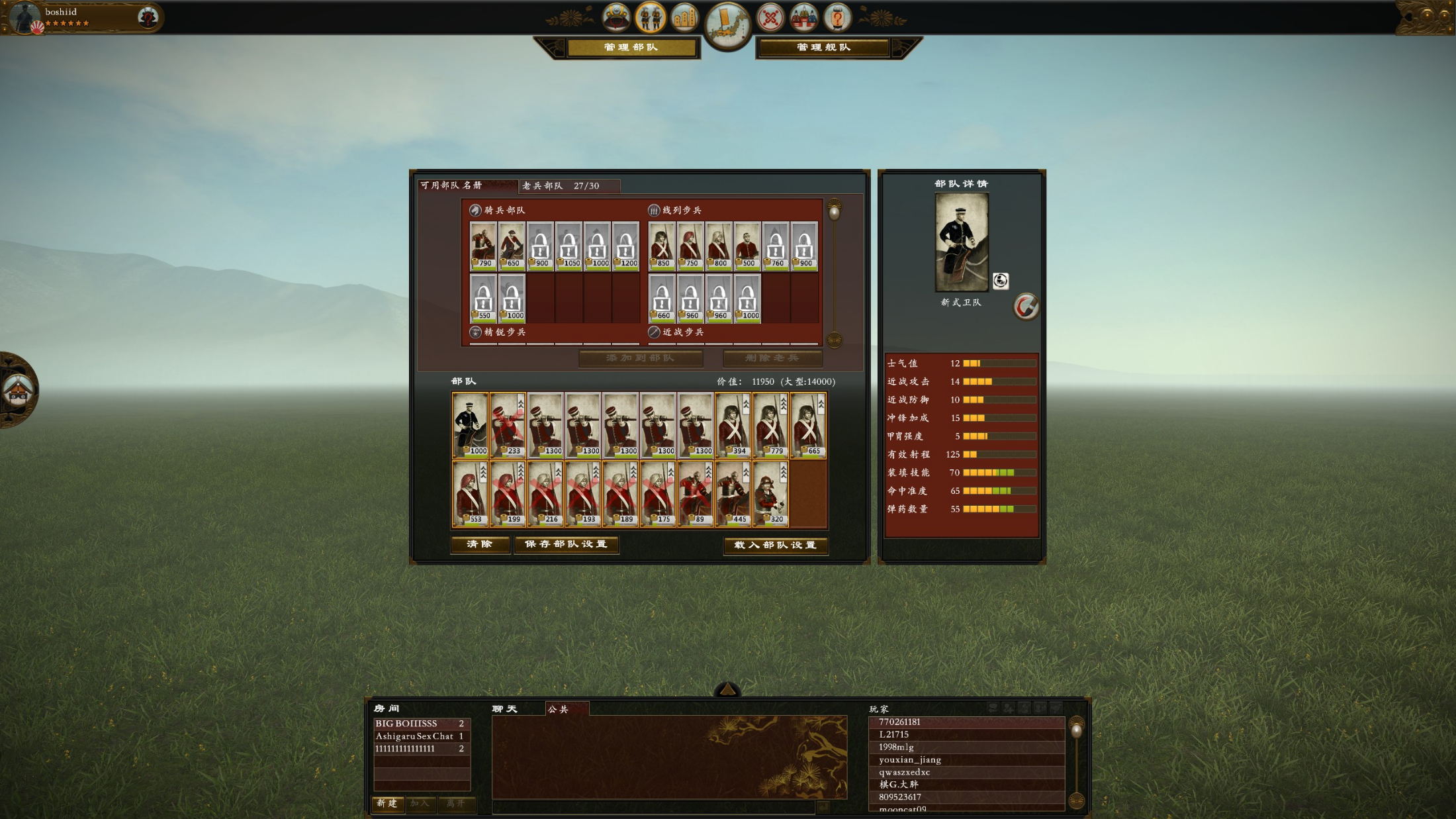Load army setup with 载入部队设置
The height and width of the screenshot is (819, 1456).
(x=775, y=545)
